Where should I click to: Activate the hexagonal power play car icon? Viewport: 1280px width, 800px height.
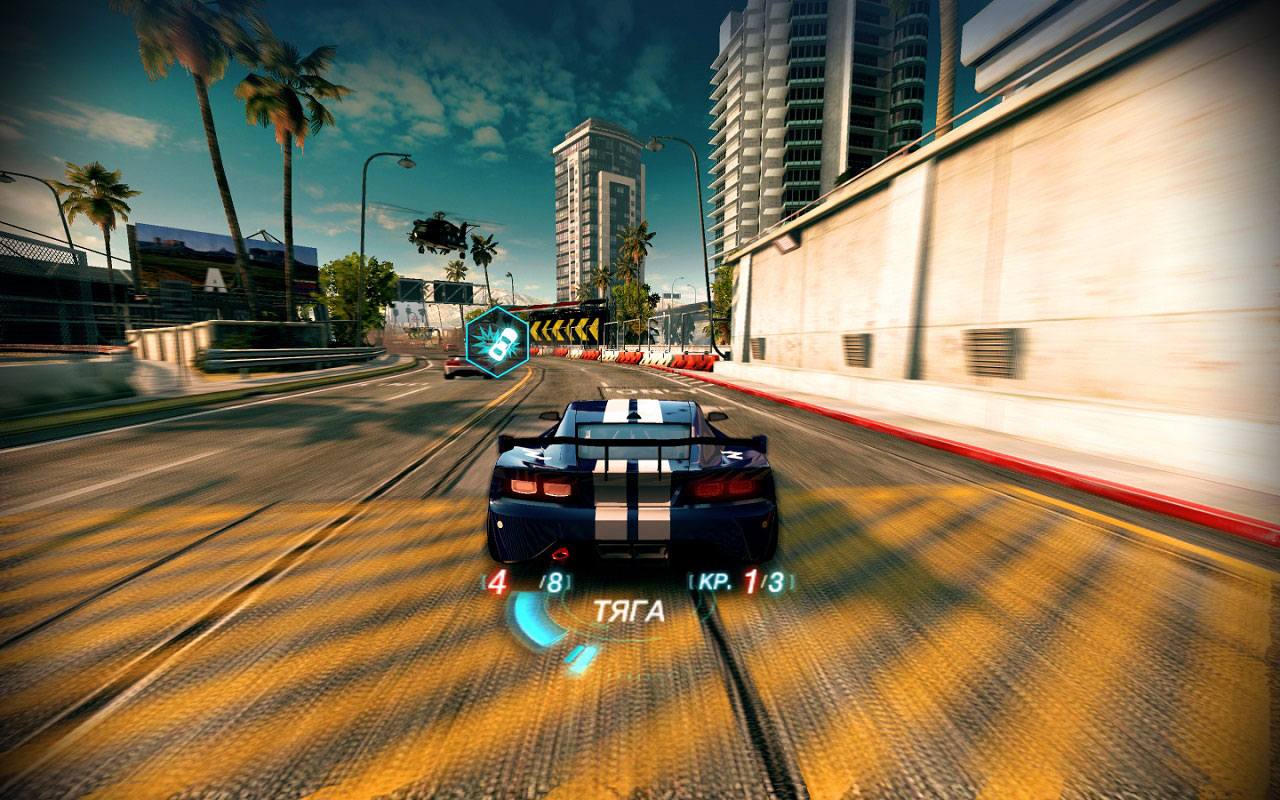pos(497,341)
